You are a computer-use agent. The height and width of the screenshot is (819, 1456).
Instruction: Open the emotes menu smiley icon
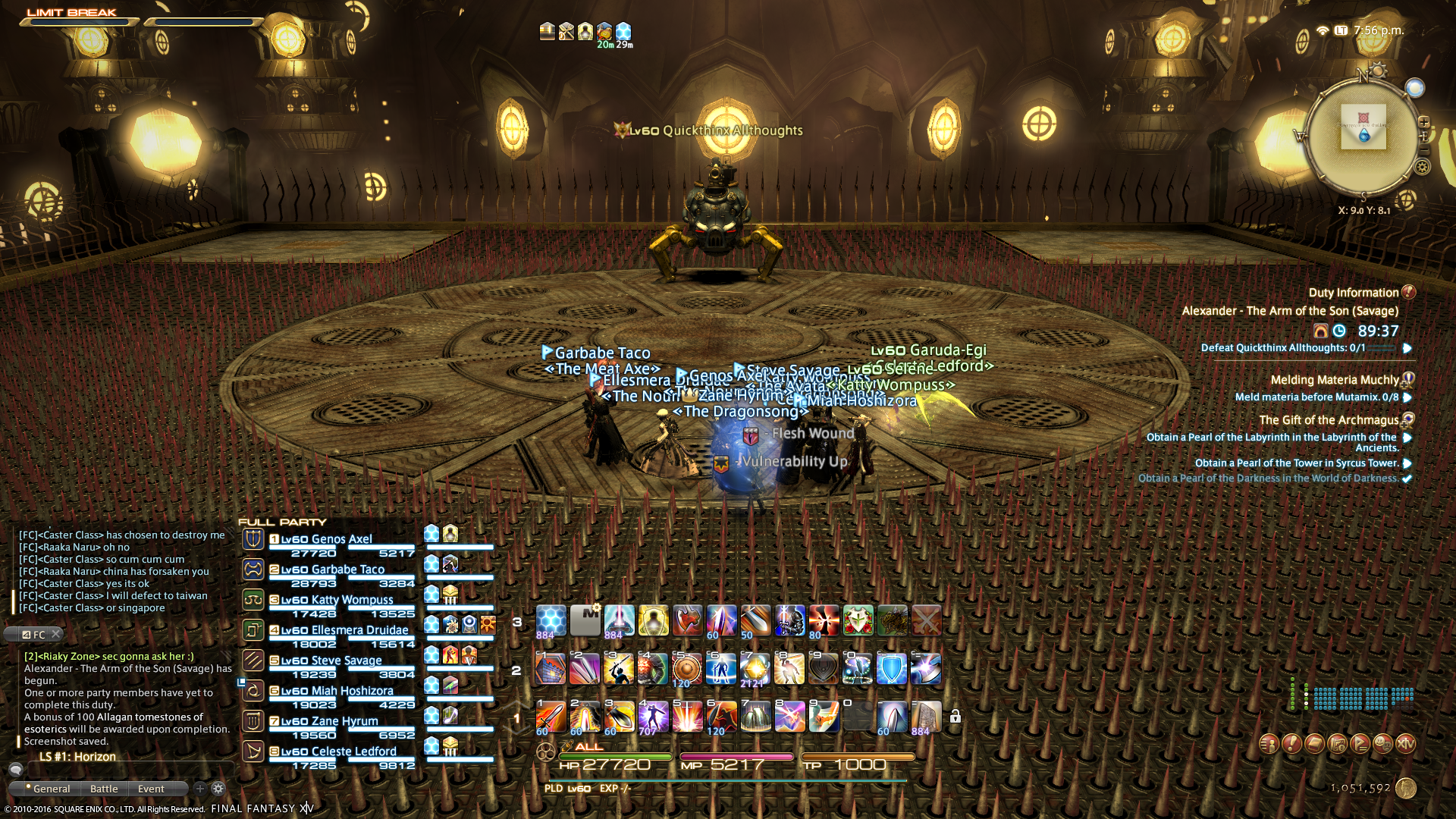[1383, 744]
